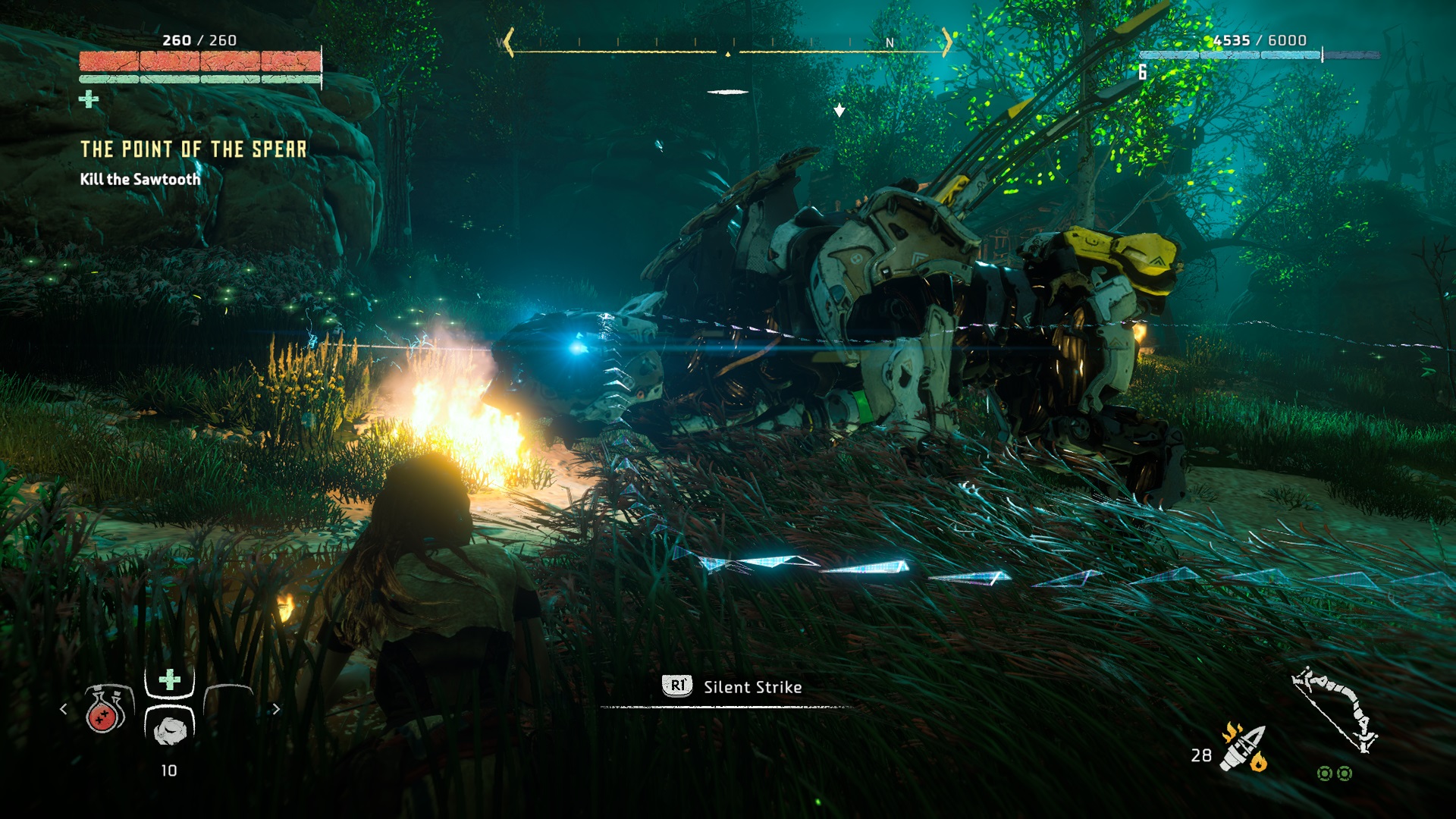The image size is (1456, 819).
Task: Select the fire arrow ammo icon
Action: 1244,748
